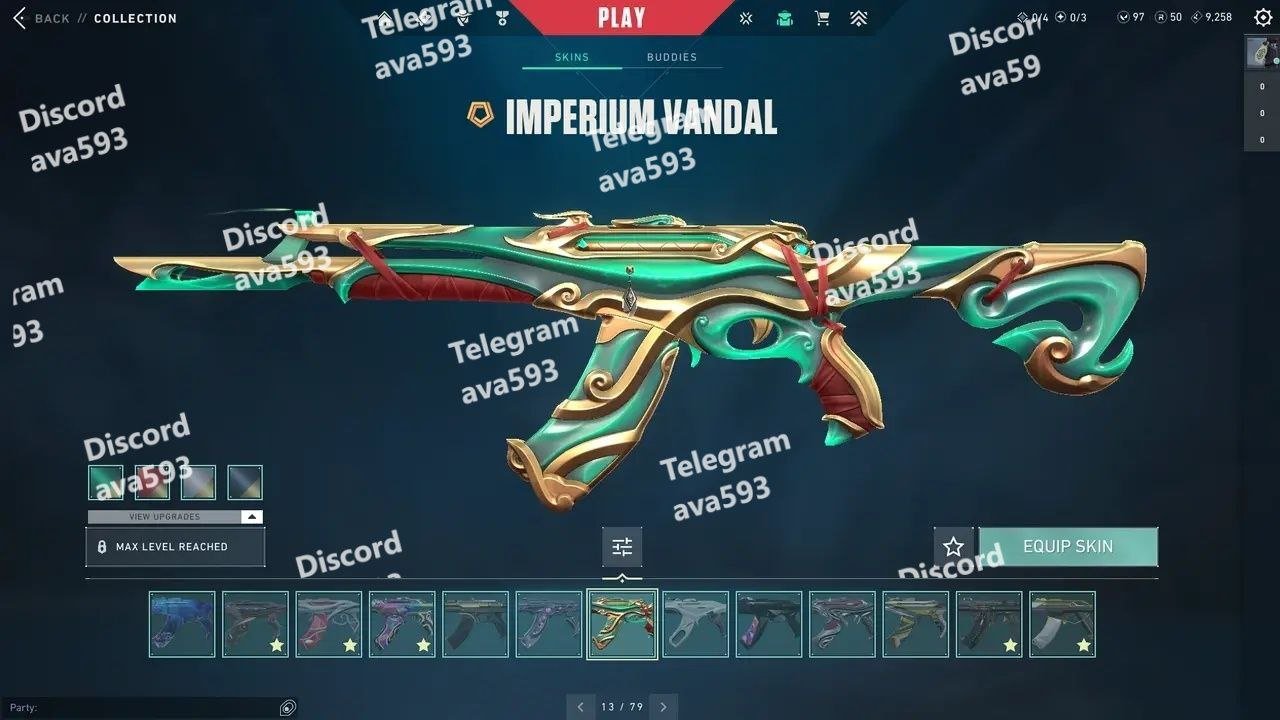Go to the previous page of skins
The image size is (1280, 720).
point(581,707)
